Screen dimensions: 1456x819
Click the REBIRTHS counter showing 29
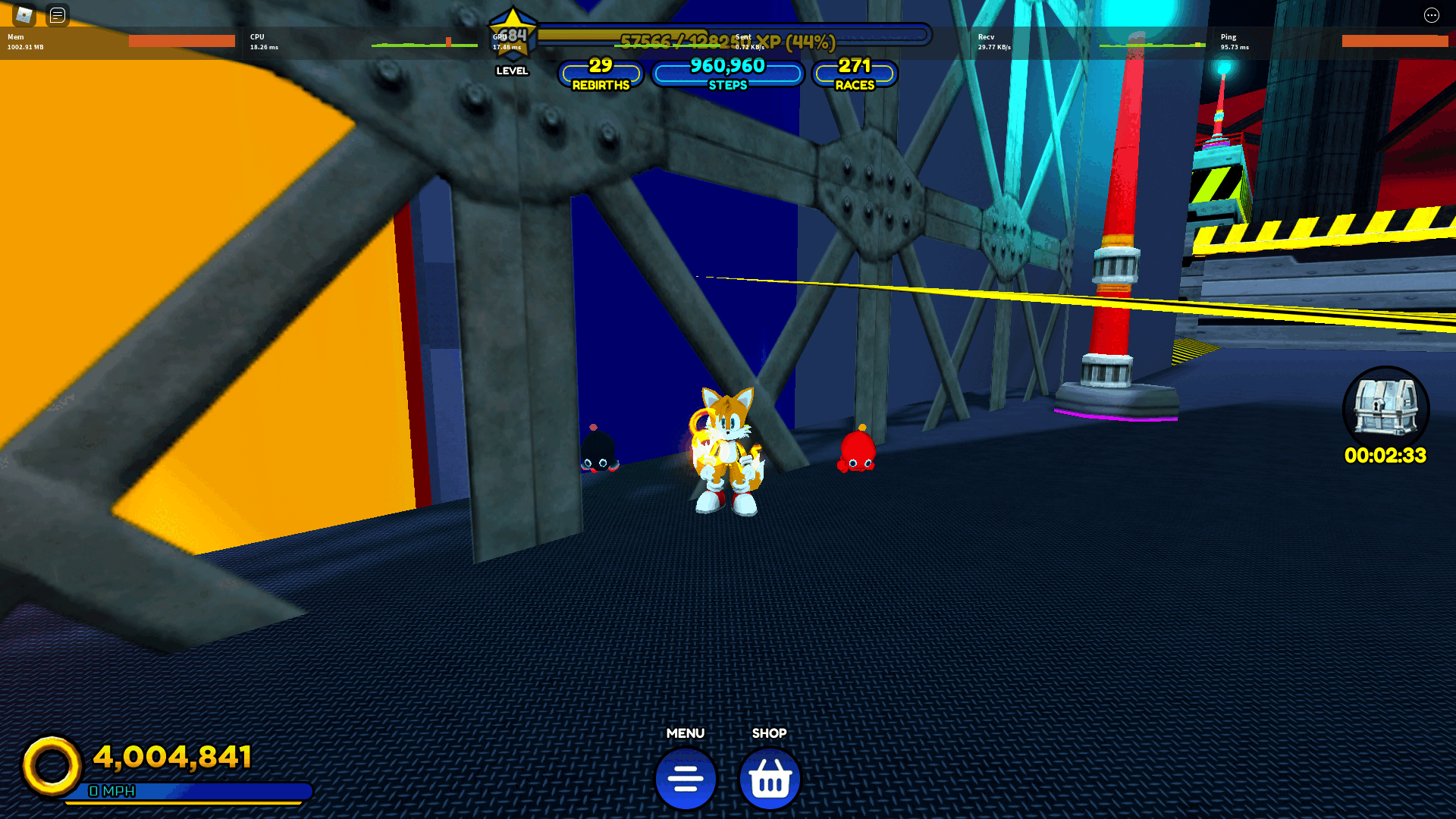coord(600,74)
